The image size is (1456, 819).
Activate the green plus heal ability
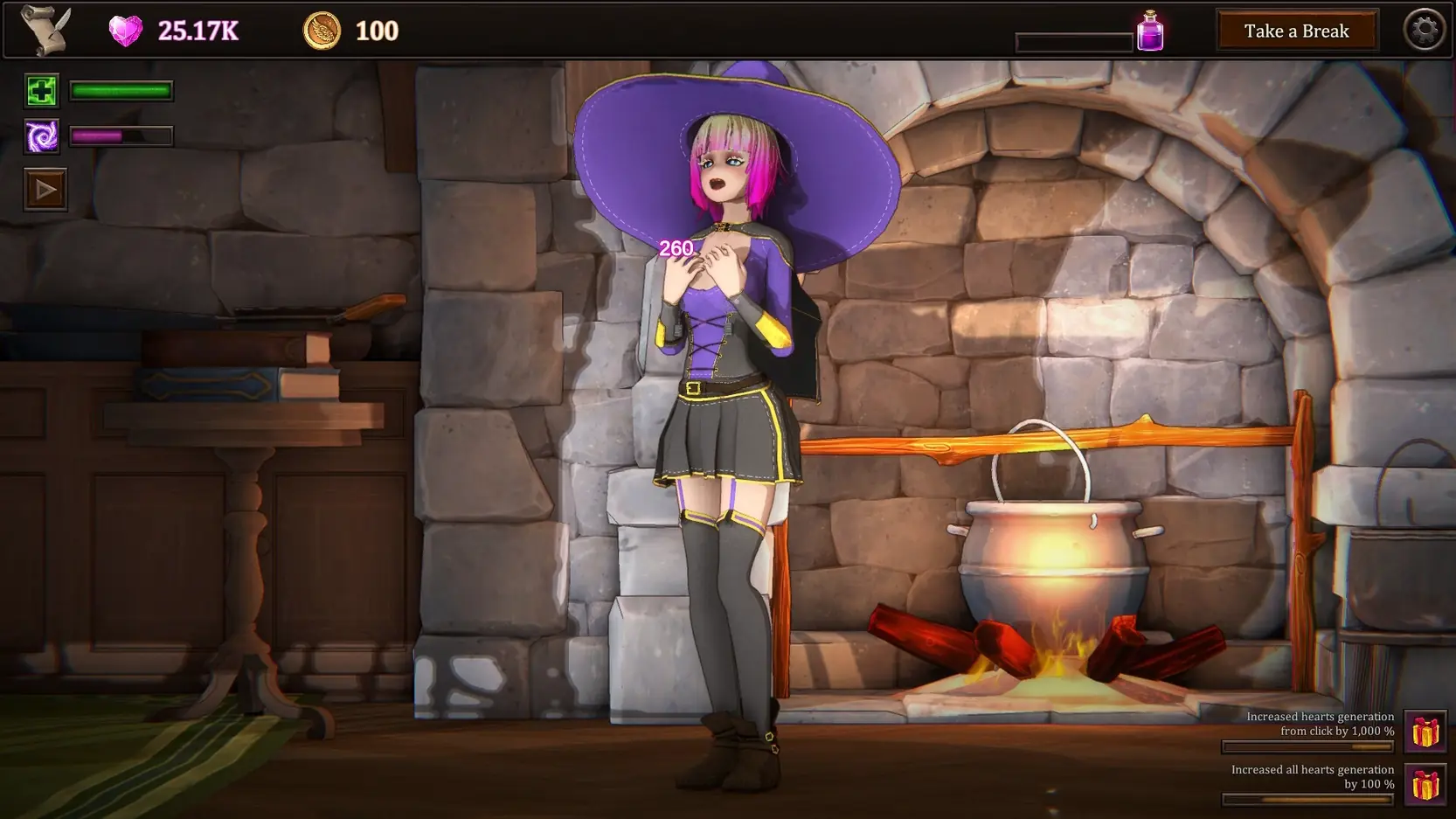point(41,91)
